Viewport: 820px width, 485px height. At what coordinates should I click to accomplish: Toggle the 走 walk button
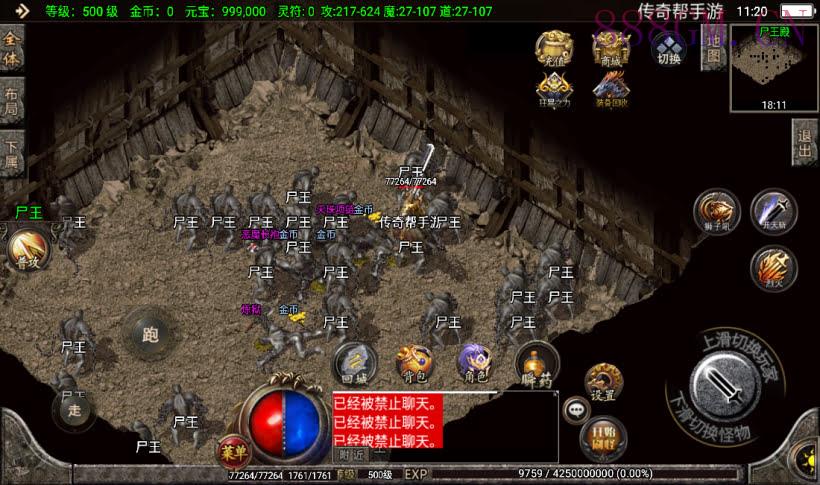coord(74,409)
